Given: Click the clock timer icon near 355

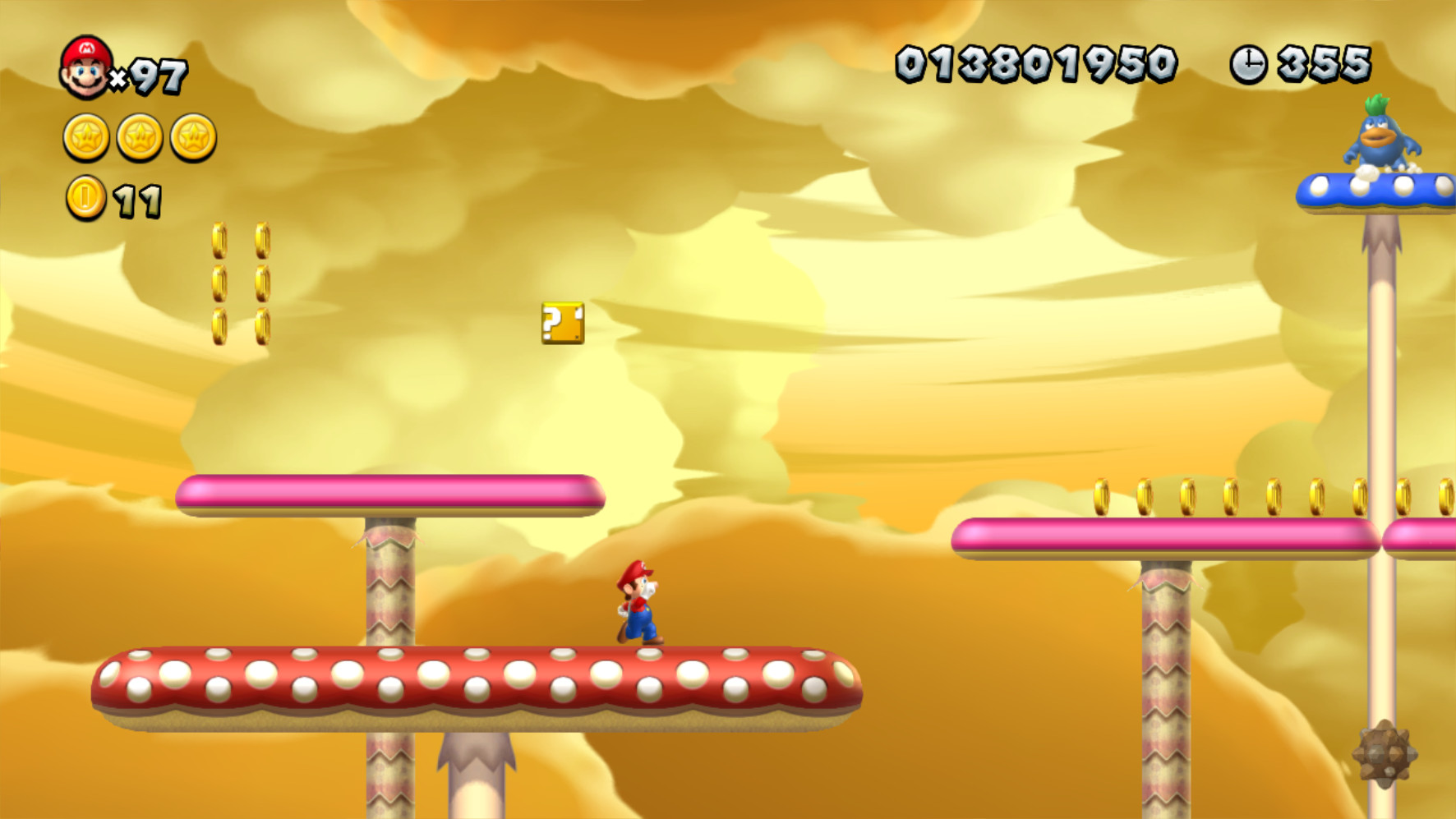Looking at the screenshot, I should tap(1248, 62).
